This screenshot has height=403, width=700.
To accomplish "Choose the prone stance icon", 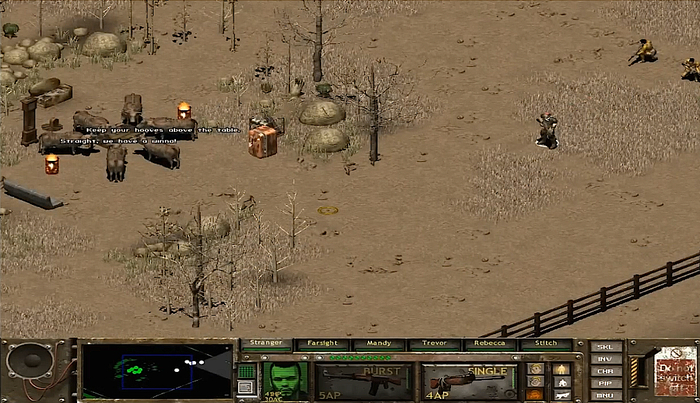I will [x=561, y=395].
